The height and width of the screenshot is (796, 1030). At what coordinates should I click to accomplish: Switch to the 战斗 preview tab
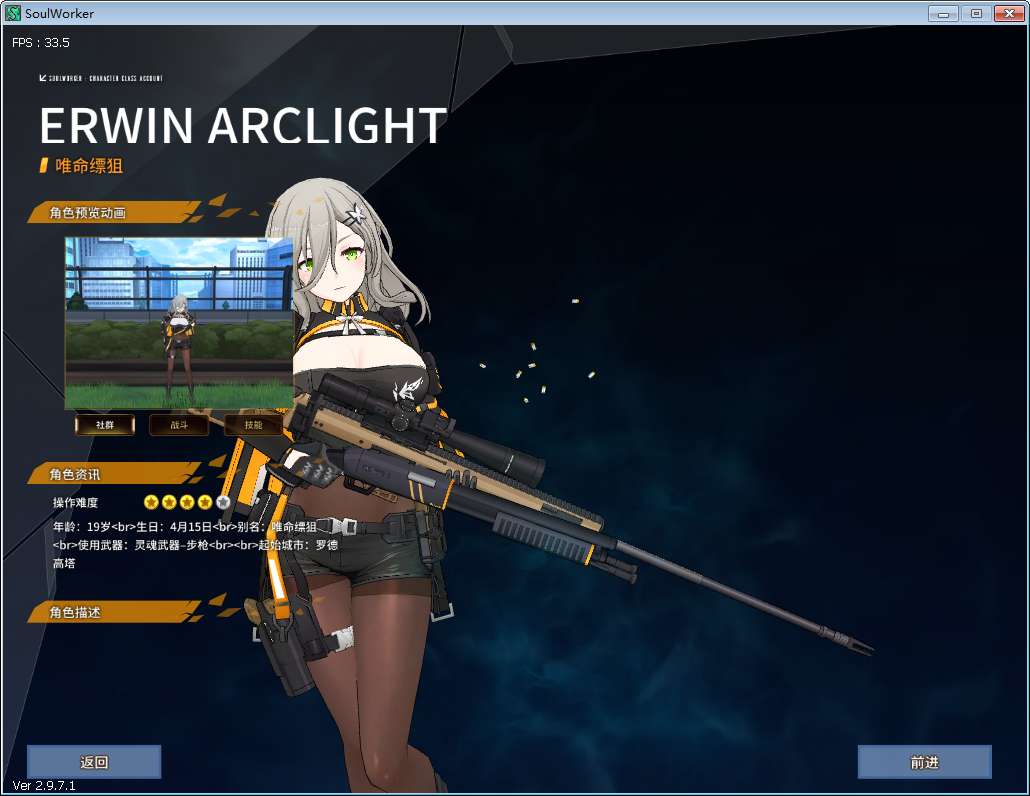click(179, 425)
